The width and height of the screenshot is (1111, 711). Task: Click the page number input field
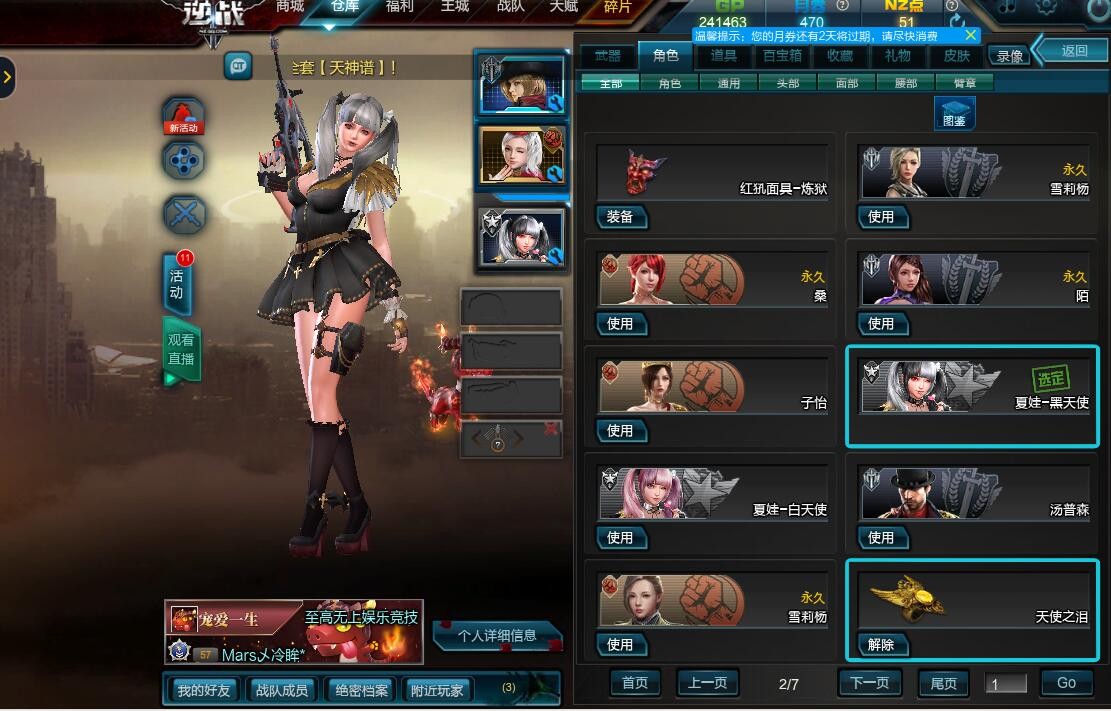1006,684
